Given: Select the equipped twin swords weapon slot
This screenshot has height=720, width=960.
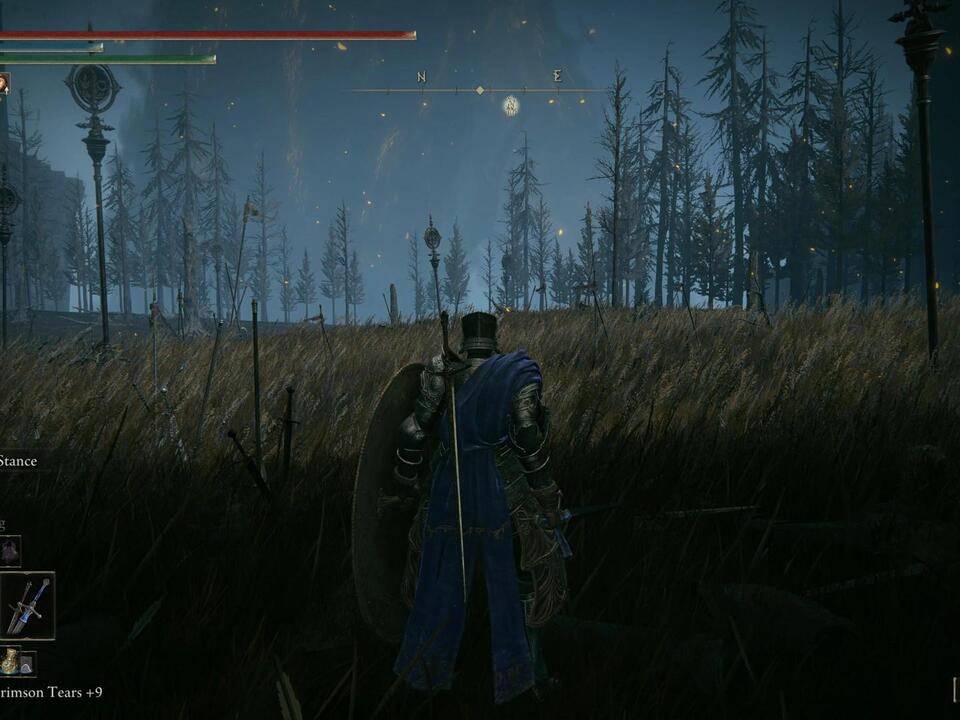Looking at the screenshot, I should click(27, 606).
